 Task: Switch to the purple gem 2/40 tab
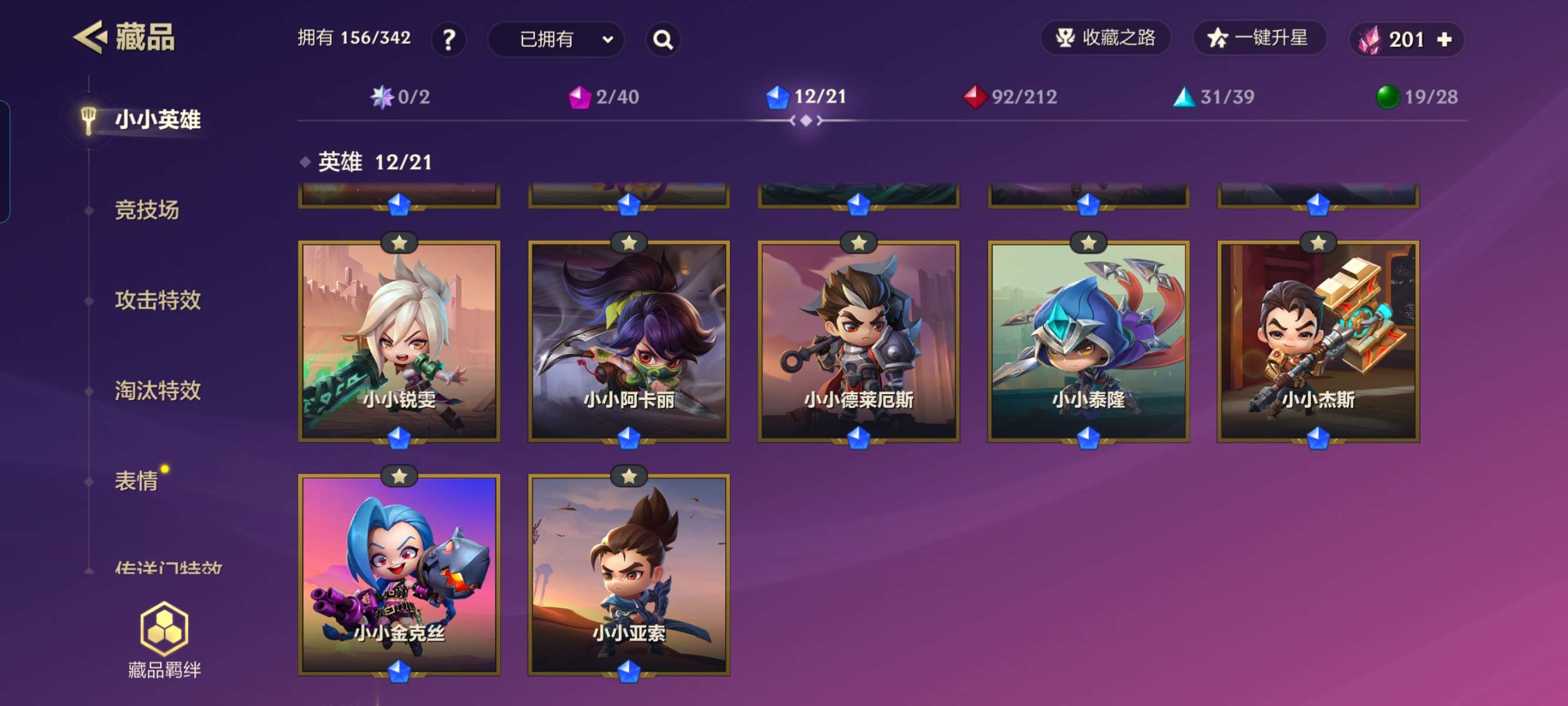pos(604,96)
